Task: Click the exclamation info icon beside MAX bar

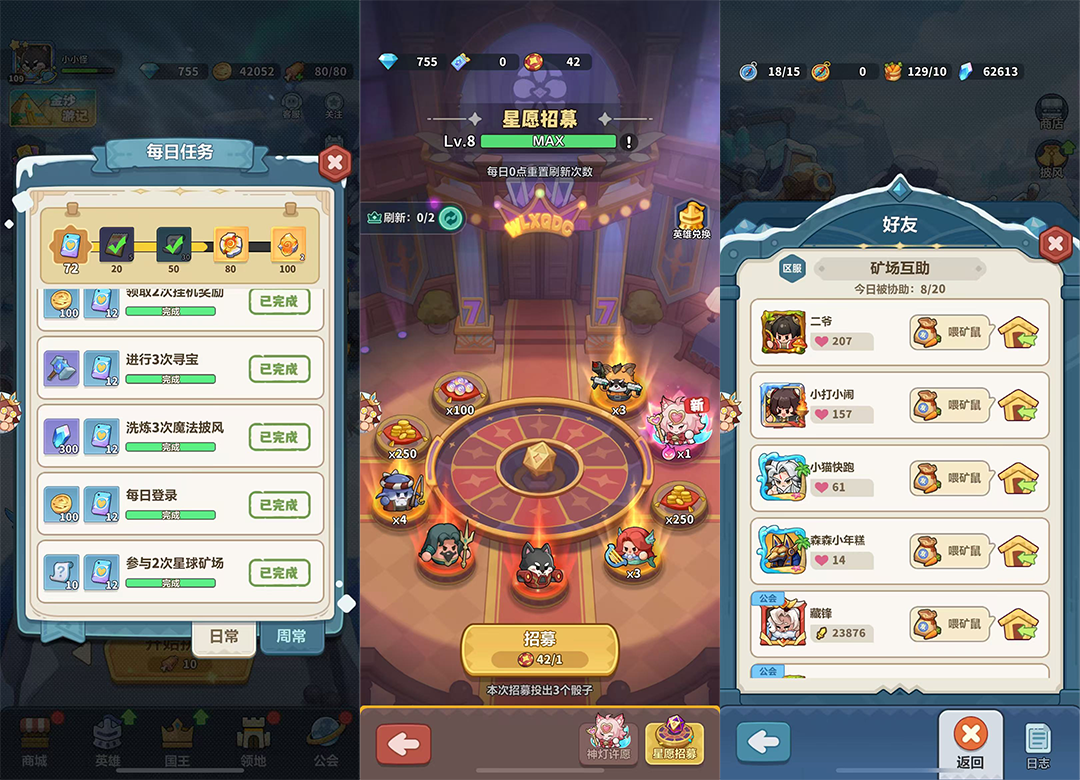Action: pos(629,142)
